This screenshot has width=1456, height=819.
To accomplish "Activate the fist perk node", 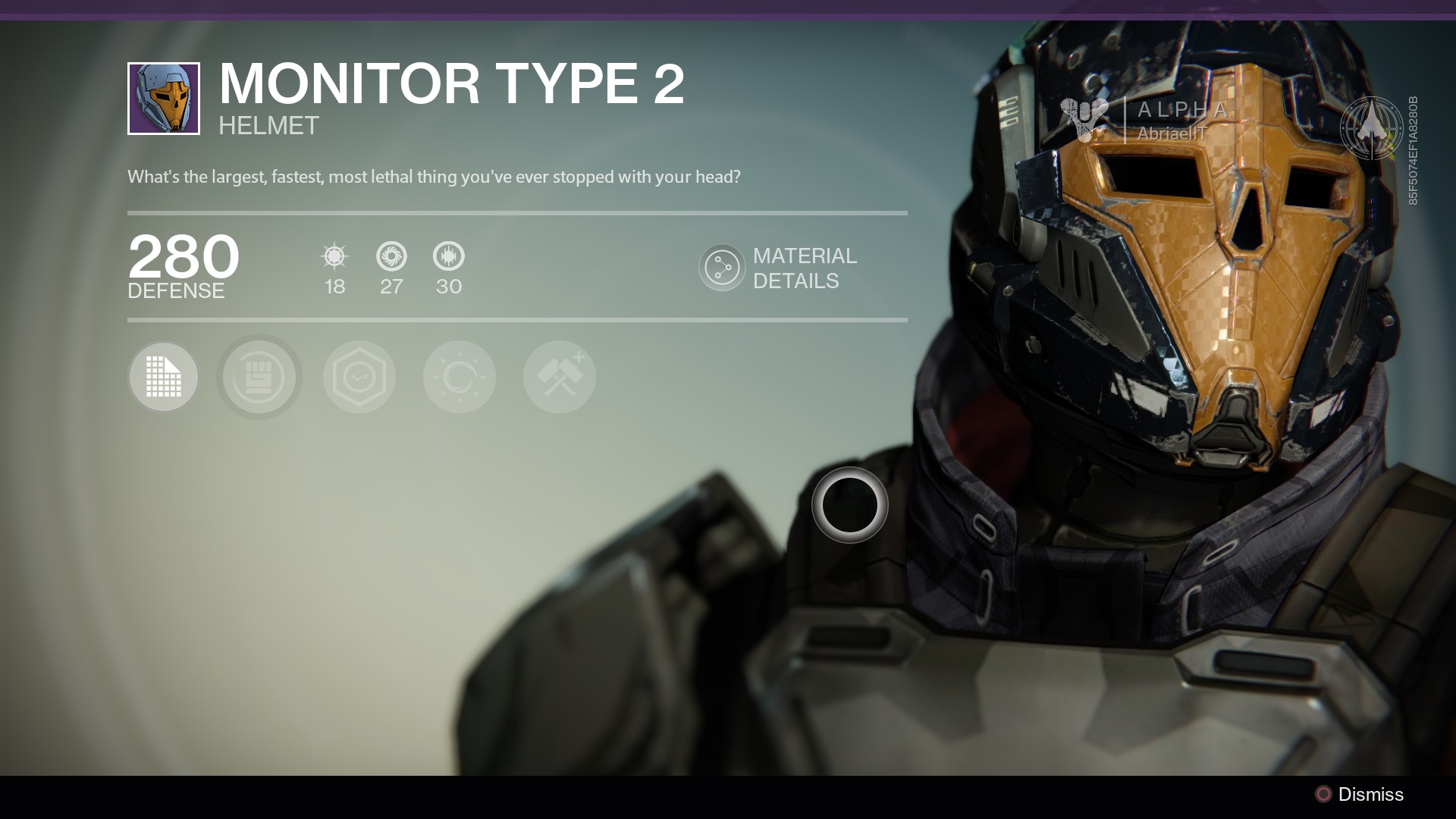I will coord(259,377).
